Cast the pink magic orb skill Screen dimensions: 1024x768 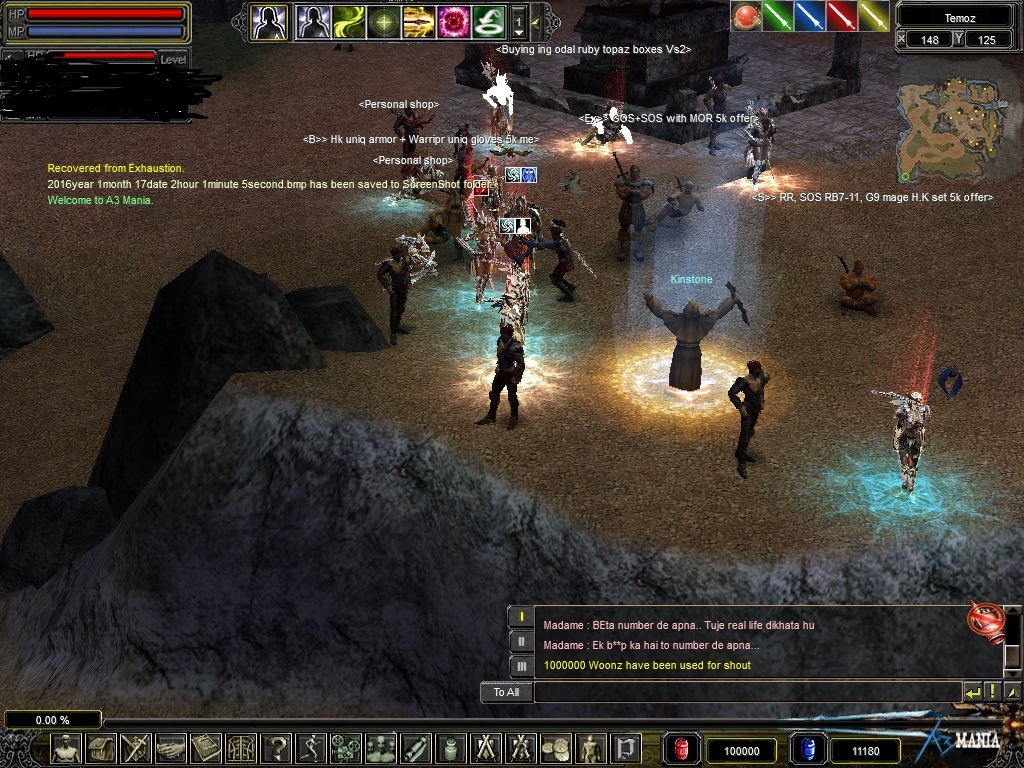click(453, 21)
